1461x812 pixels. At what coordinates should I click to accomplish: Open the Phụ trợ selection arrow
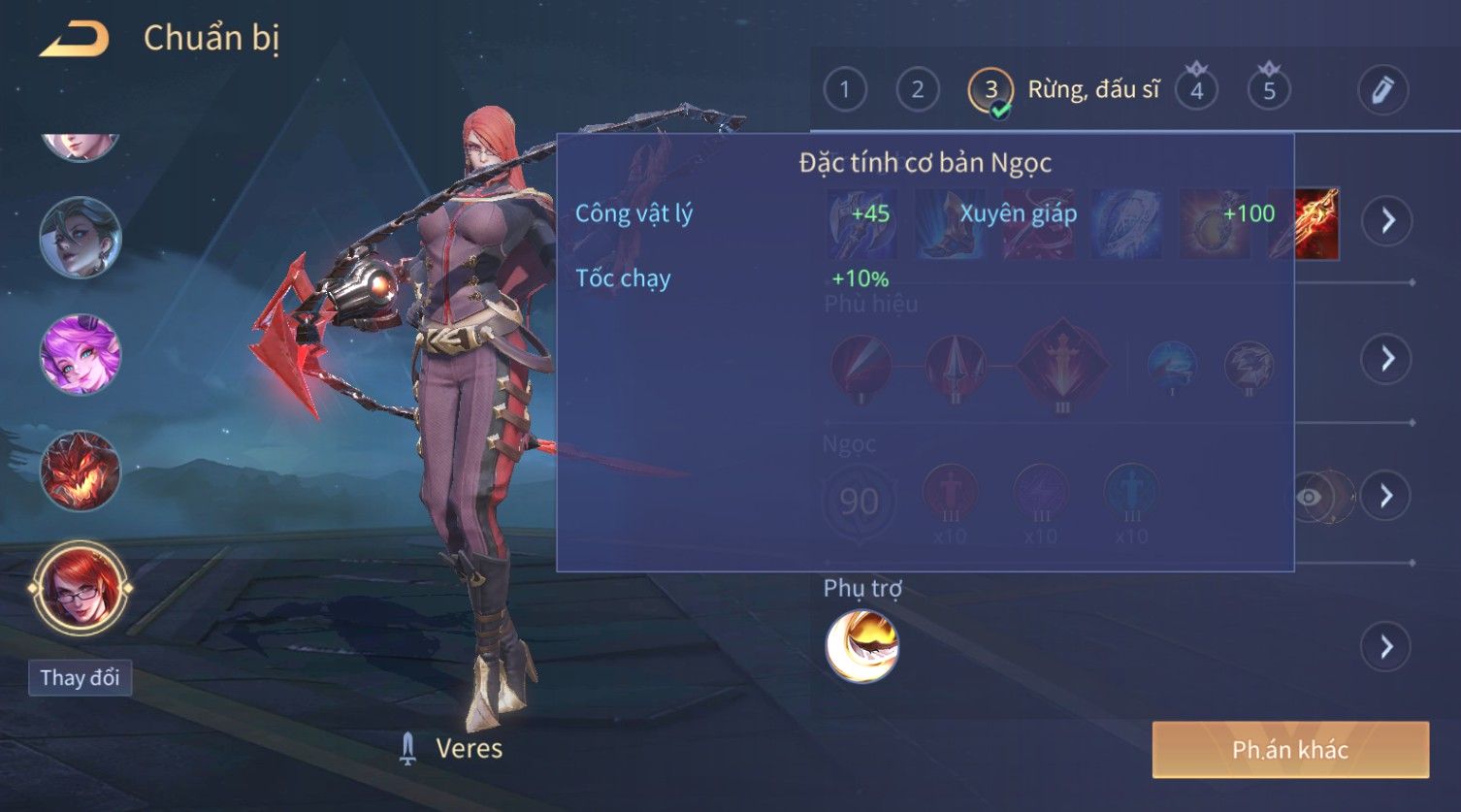point(1386,647)
